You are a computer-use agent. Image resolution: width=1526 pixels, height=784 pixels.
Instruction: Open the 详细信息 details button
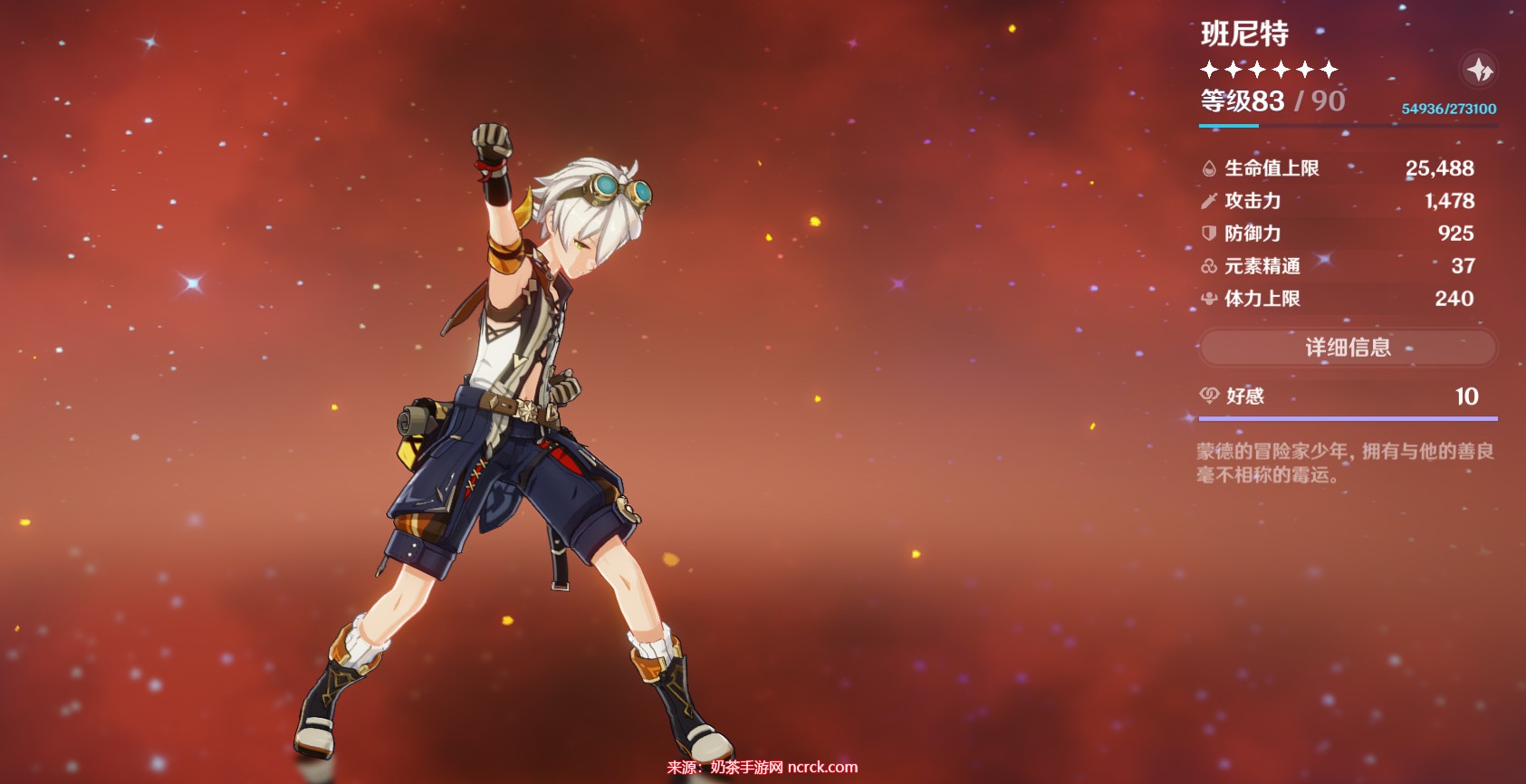pyautogui.click(x=1348, y=348)
